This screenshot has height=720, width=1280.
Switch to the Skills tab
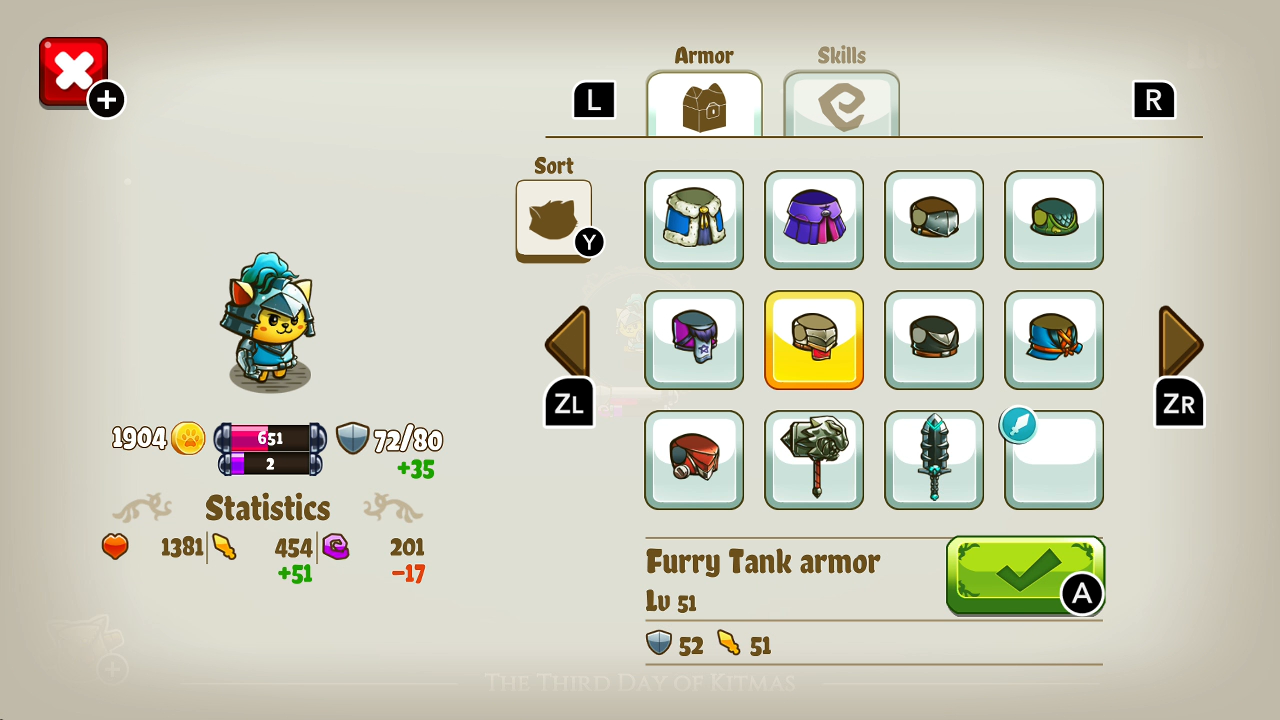(x=841, y=103)
